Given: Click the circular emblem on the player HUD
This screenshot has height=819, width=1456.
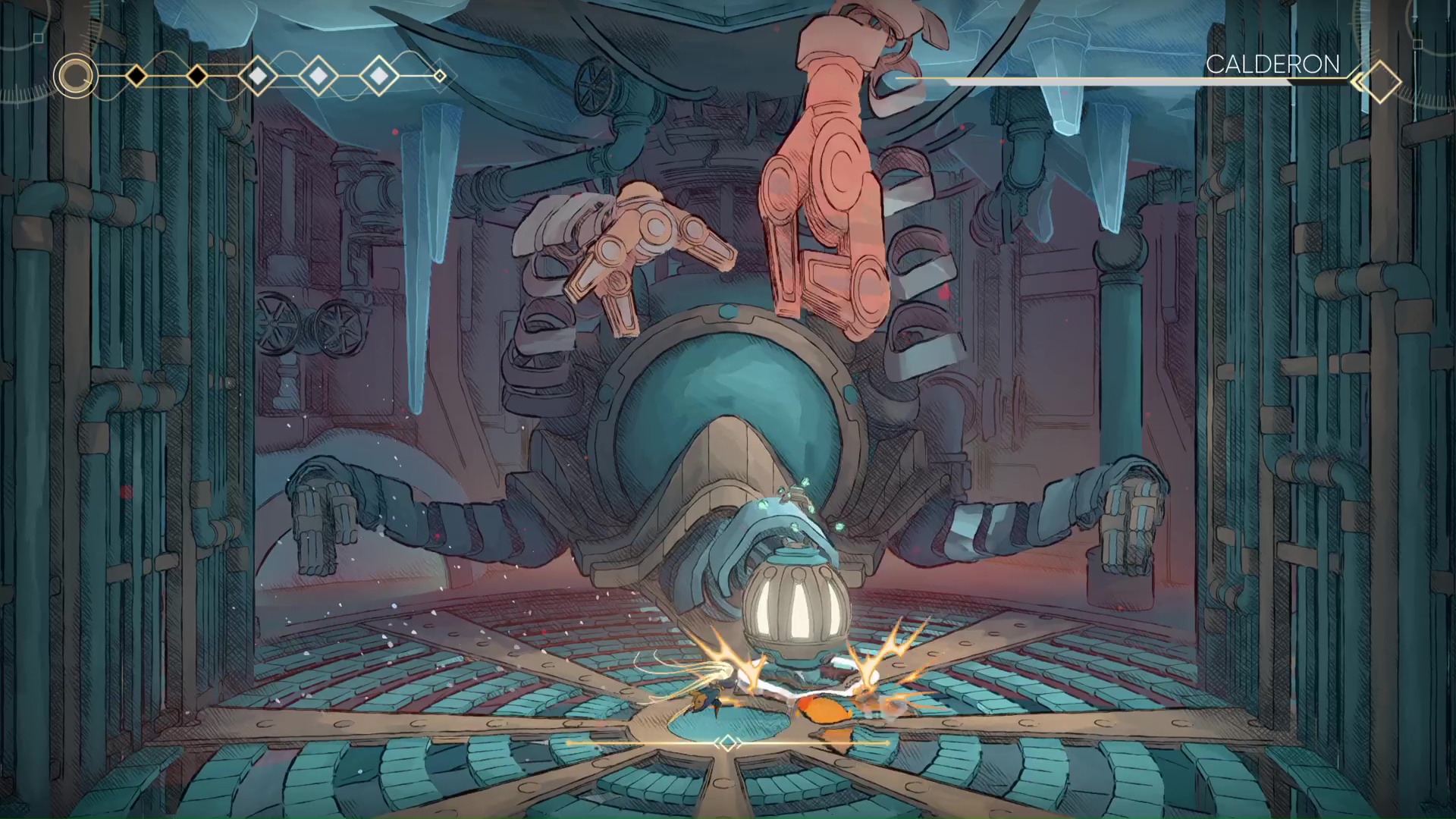Looking at the screenshot, I should (x=75, y=76).
